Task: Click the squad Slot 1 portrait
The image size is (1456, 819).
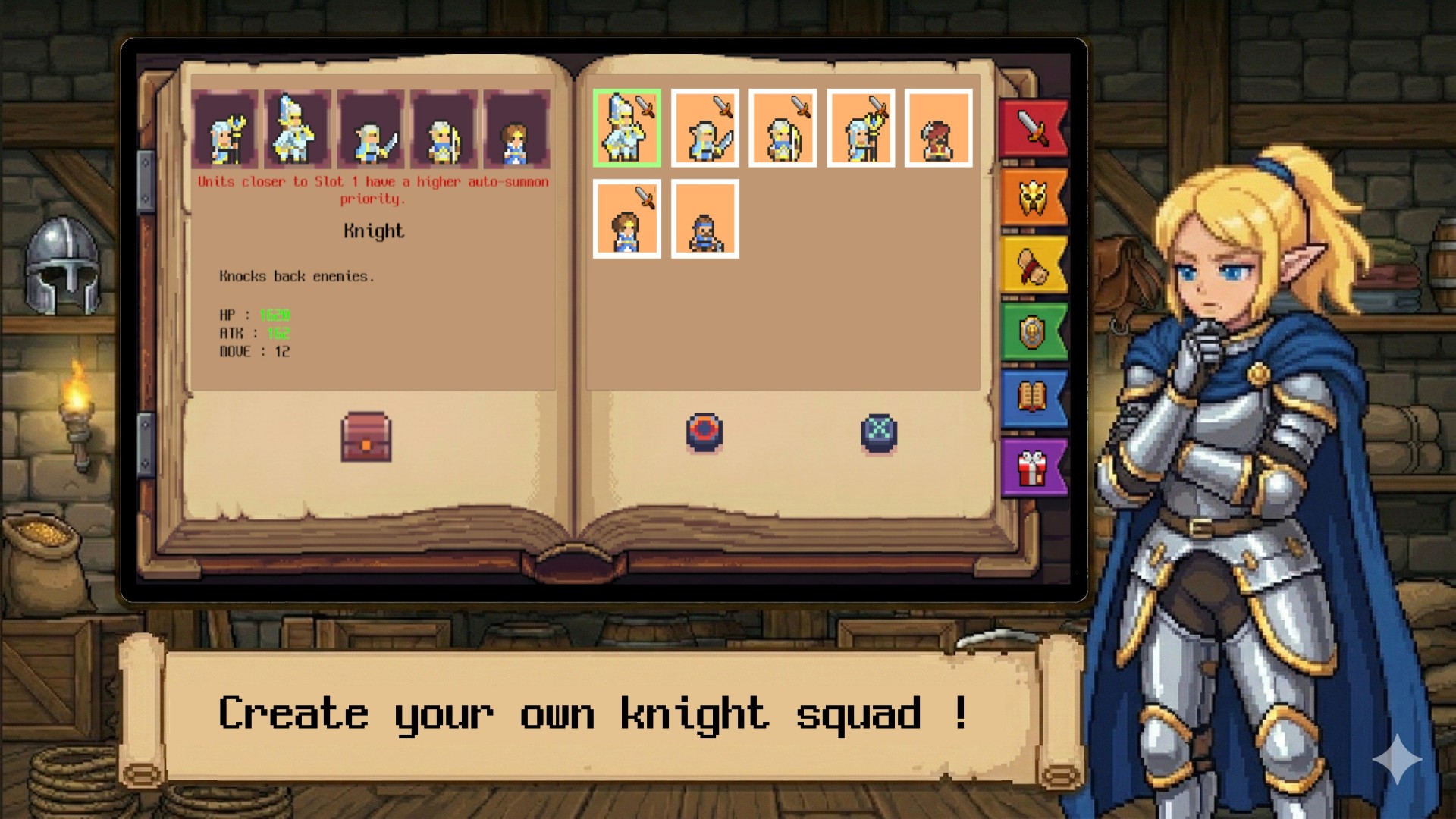Action: pos(225,130)
